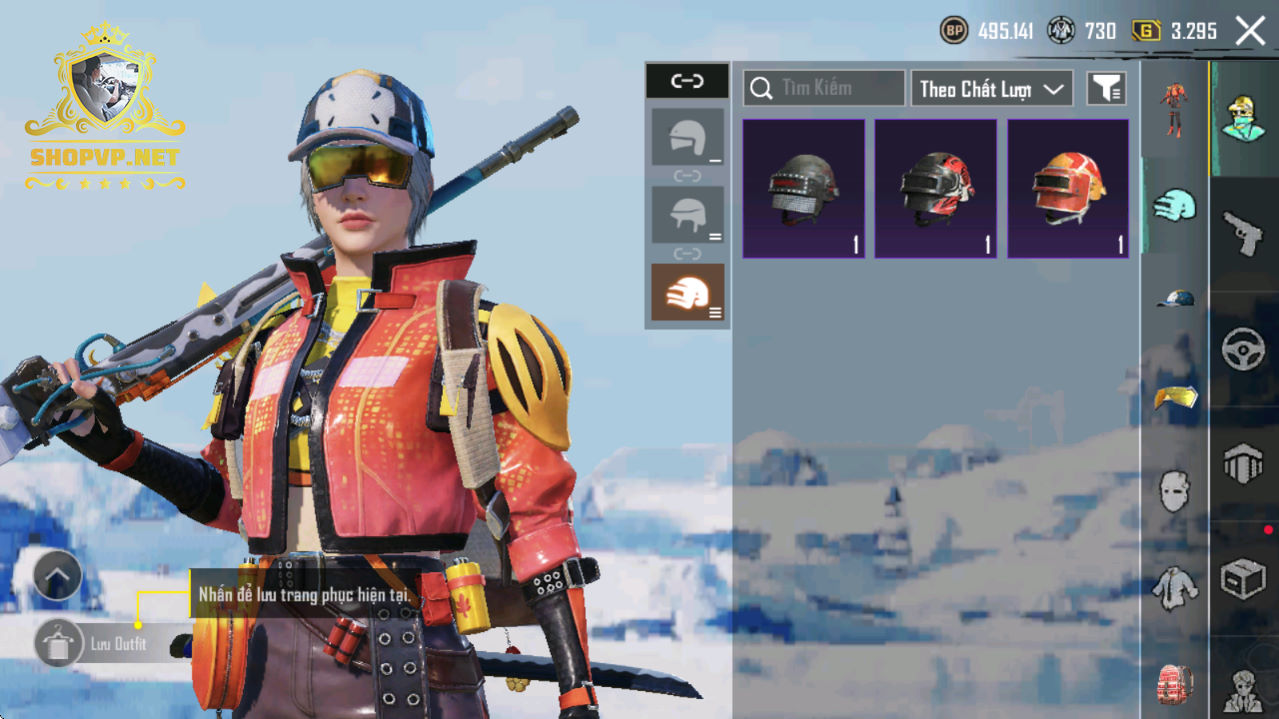This screenshot has height=719, width=1279.
Task: Switch to the level 2 helmet tab
Action: (687, 215)
